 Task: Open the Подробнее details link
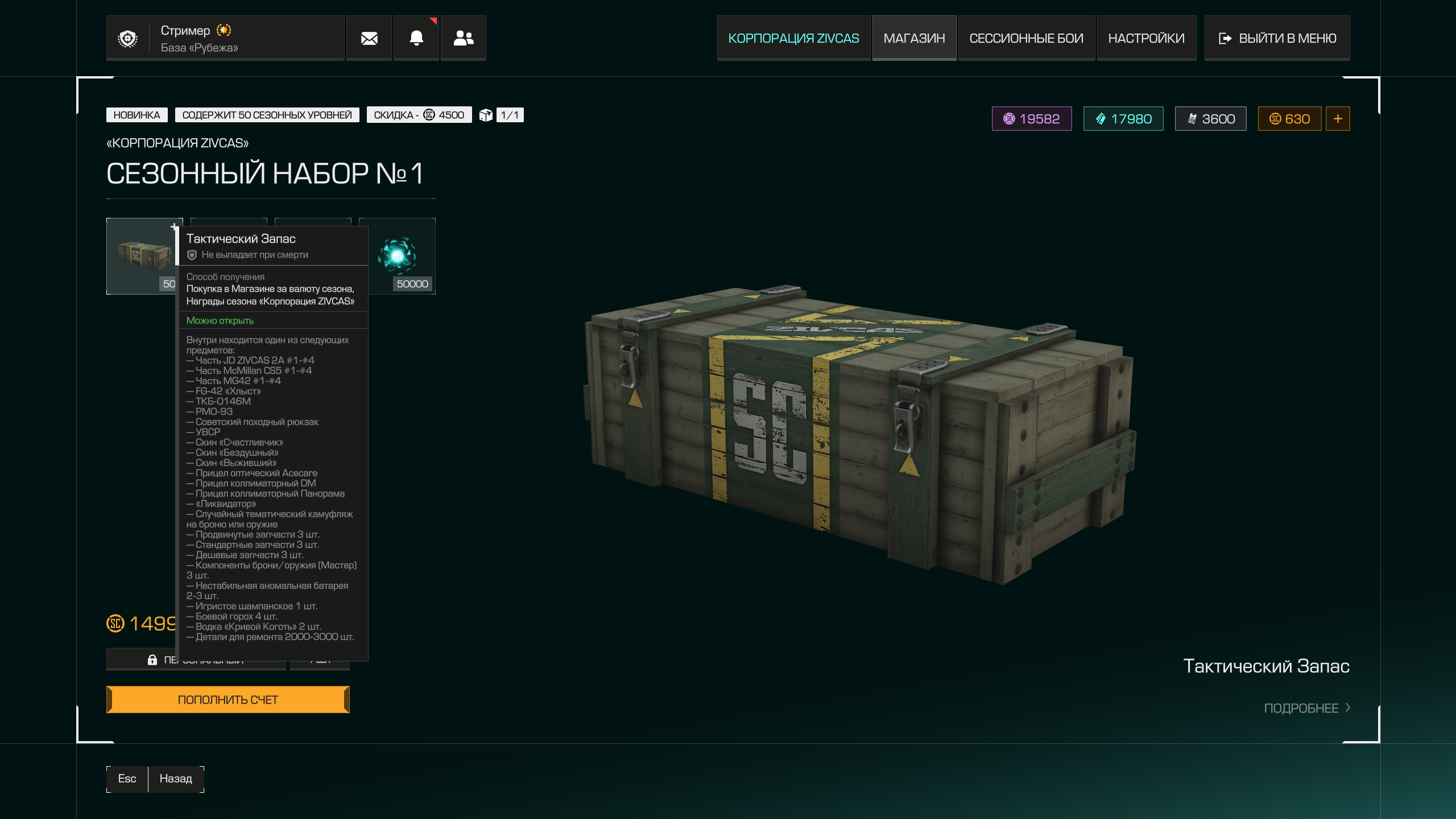tap(1306, 708)
